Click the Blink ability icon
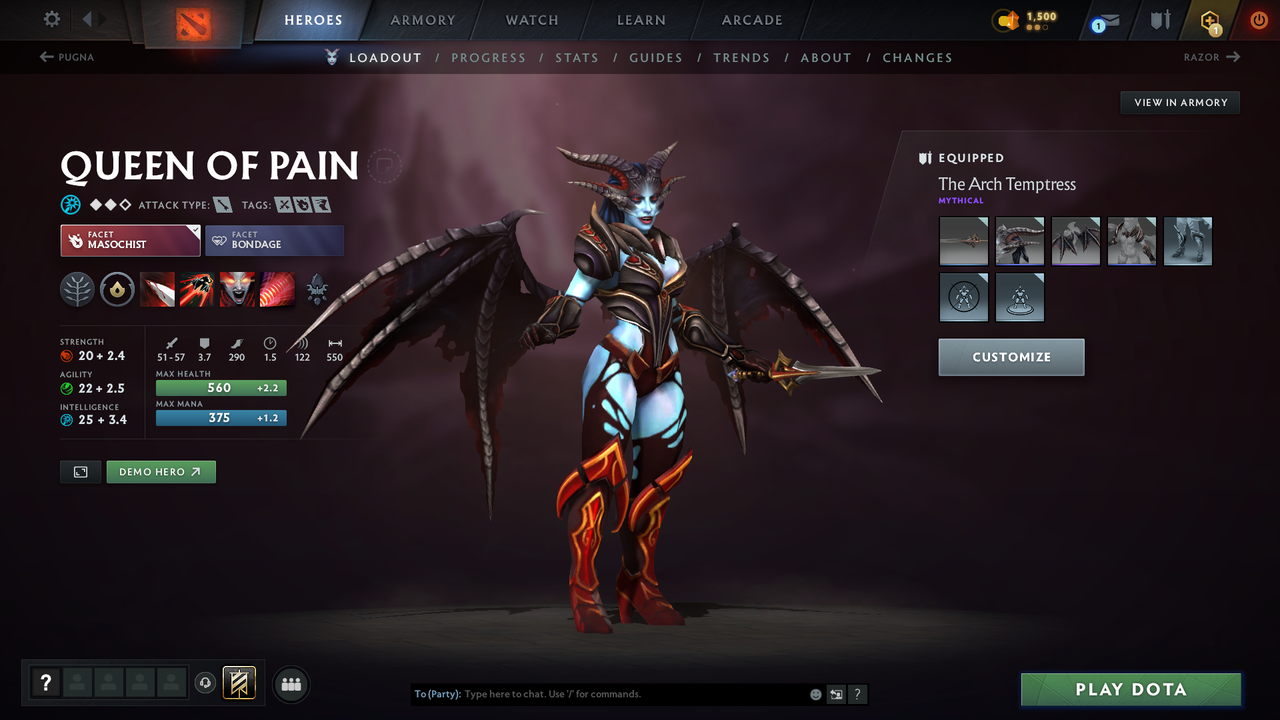 (x=197, y=290)
